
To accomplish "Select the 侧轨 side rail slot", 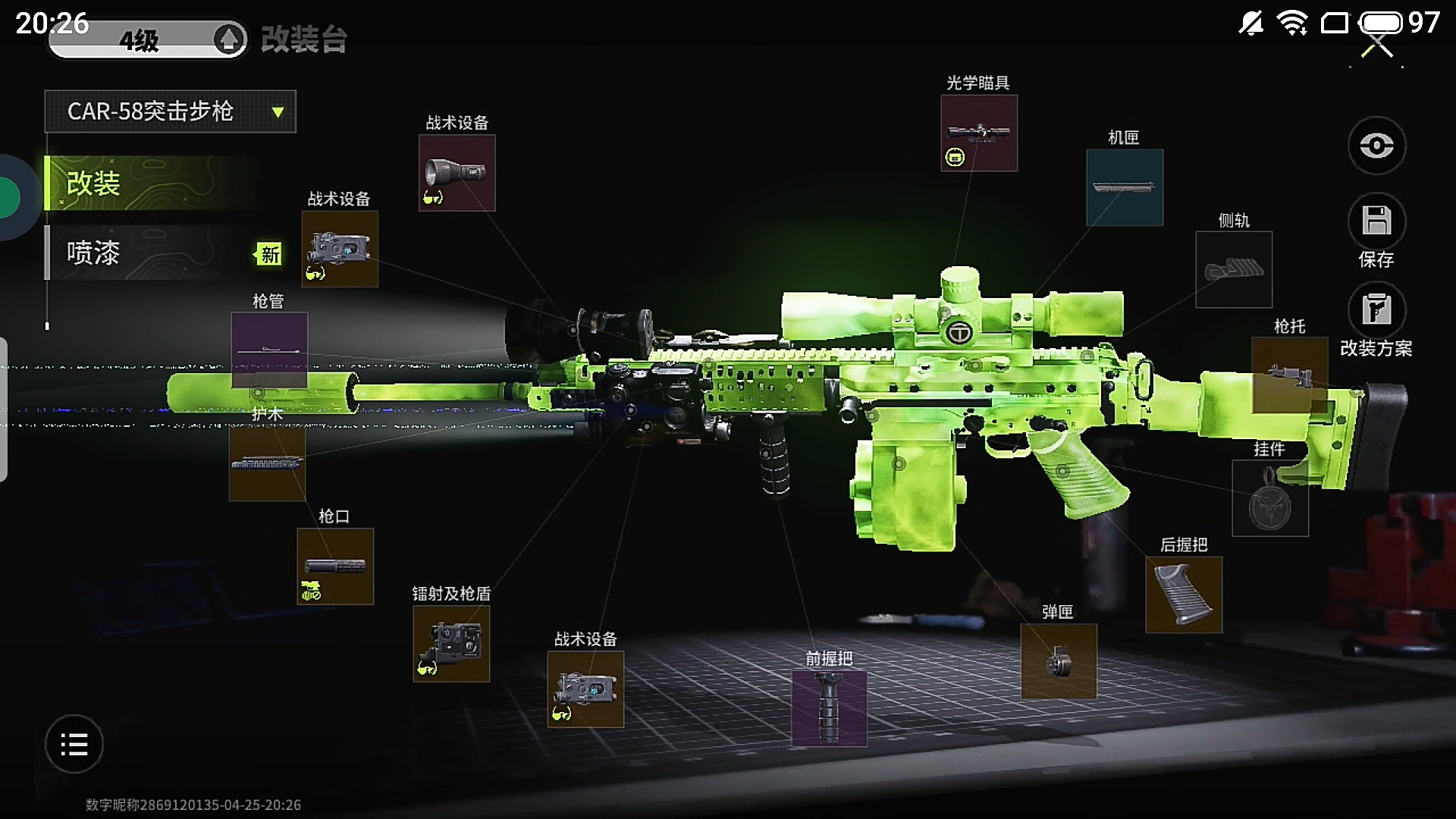I will 1233,269.
